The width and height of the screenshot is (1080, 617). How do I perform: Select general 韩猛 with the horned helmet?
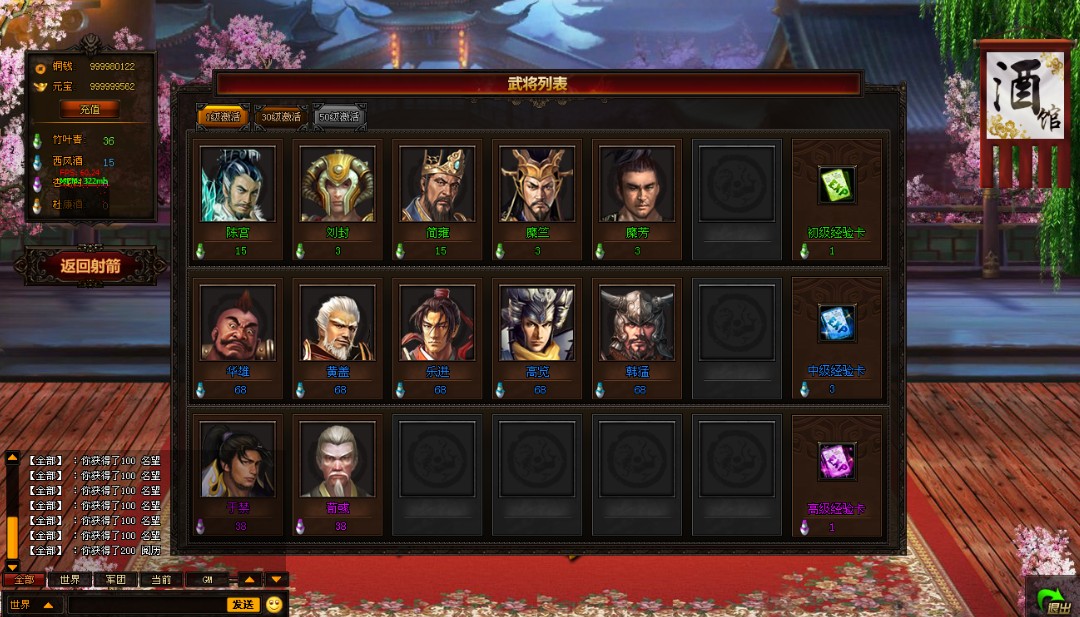[637, 323]
